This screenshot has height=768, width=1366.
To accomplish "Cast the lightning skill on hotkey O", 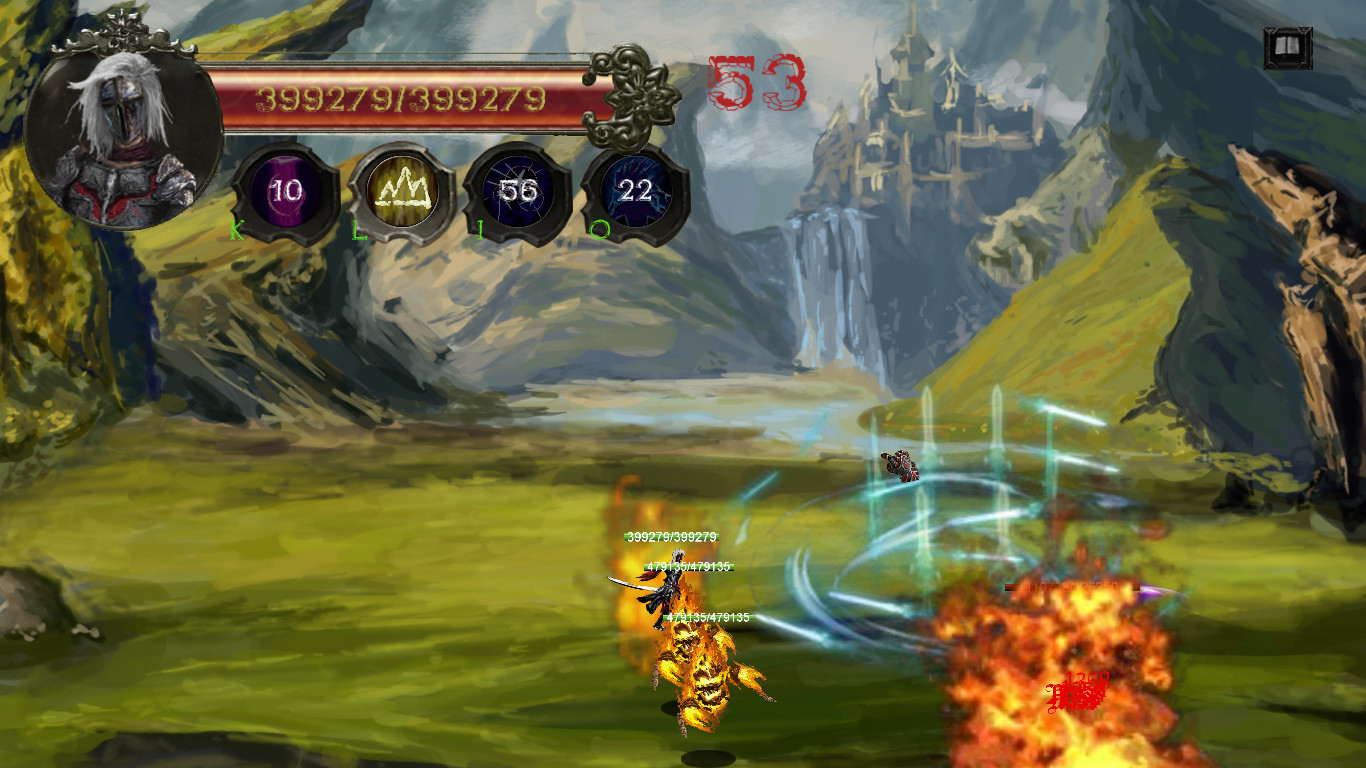I will click(632, 190).
